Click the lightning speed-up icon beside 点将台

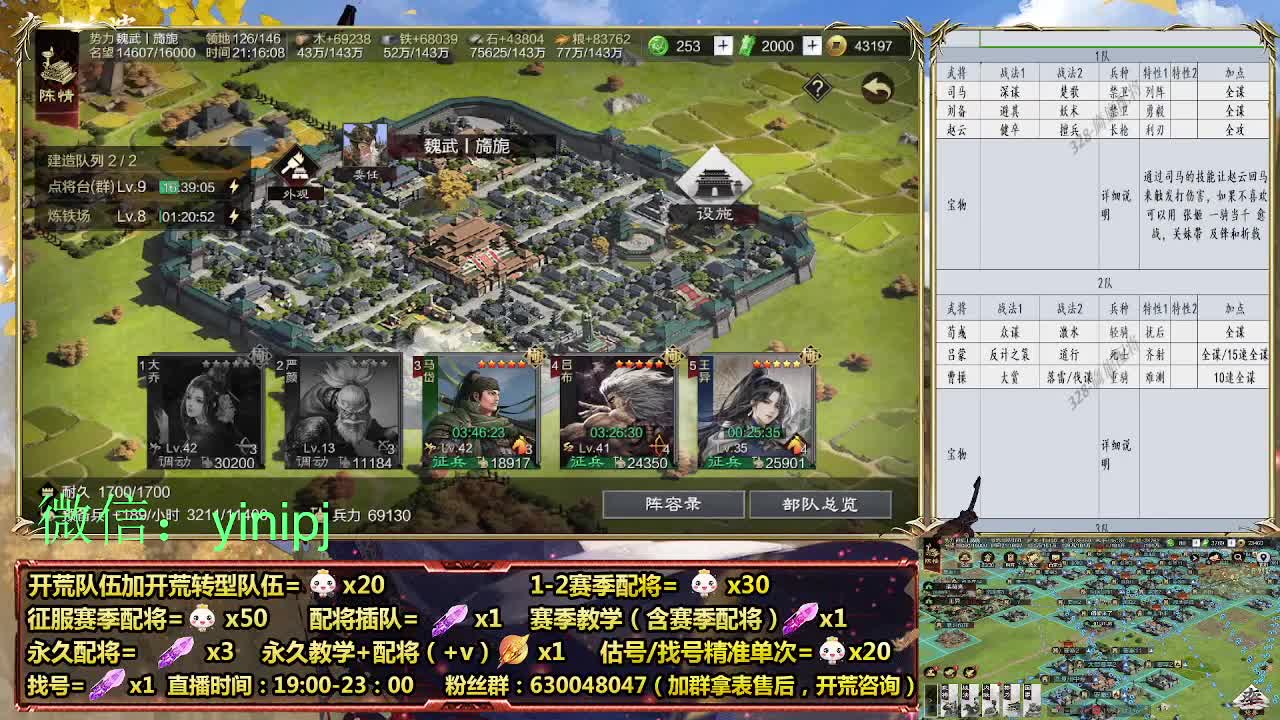[233, 184]
